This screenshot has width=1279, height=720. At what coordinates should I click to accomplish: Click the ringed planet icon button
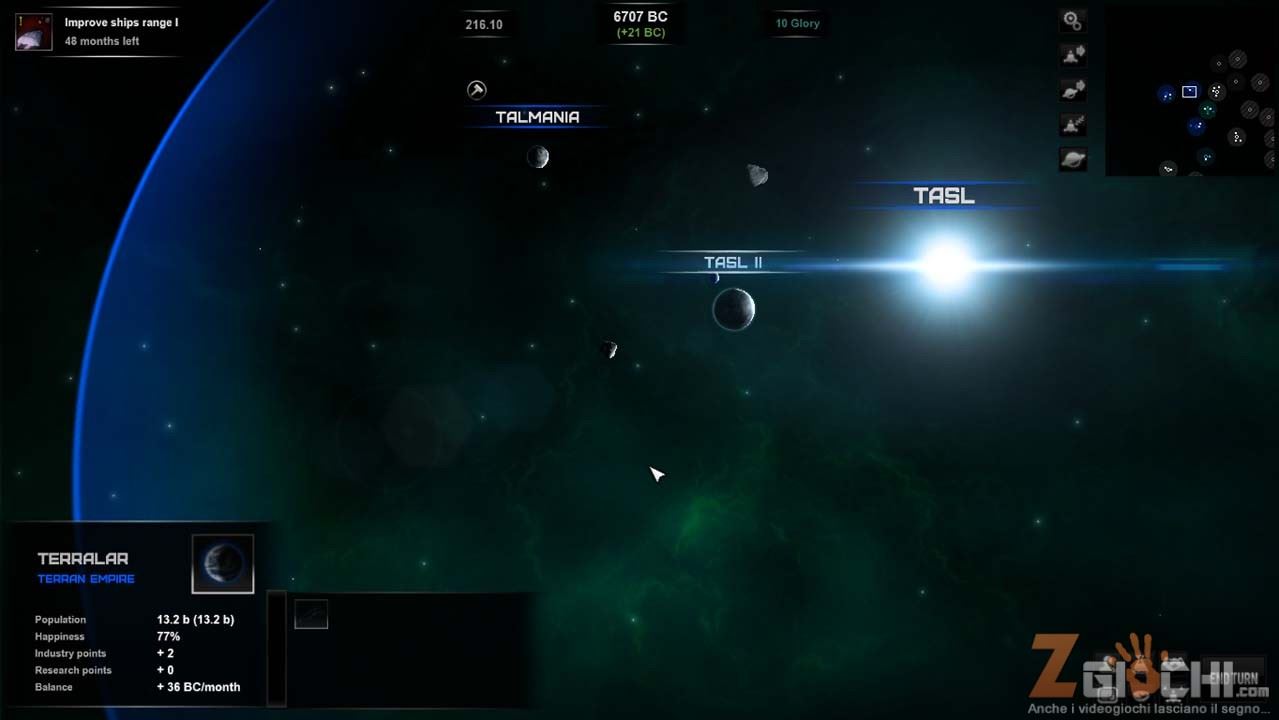(1072, 159)
